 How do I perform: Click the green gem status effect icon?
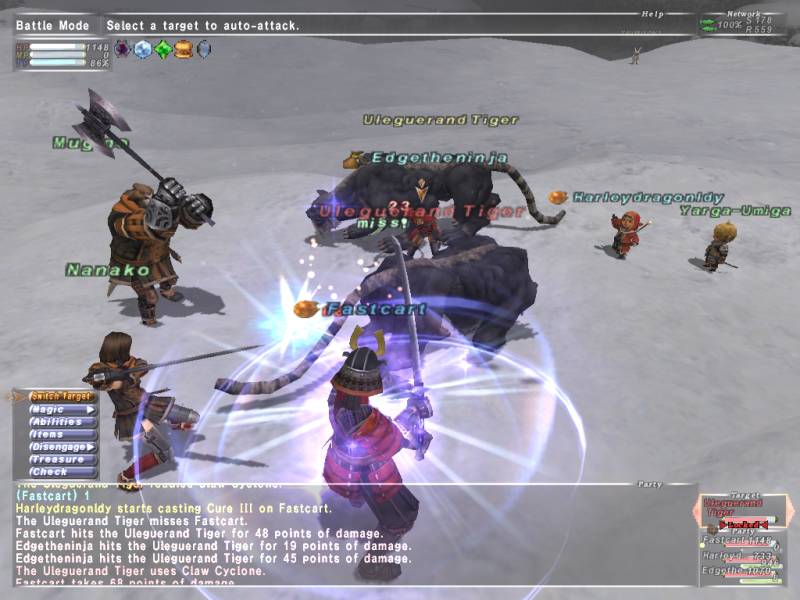[x=163, y=49]
